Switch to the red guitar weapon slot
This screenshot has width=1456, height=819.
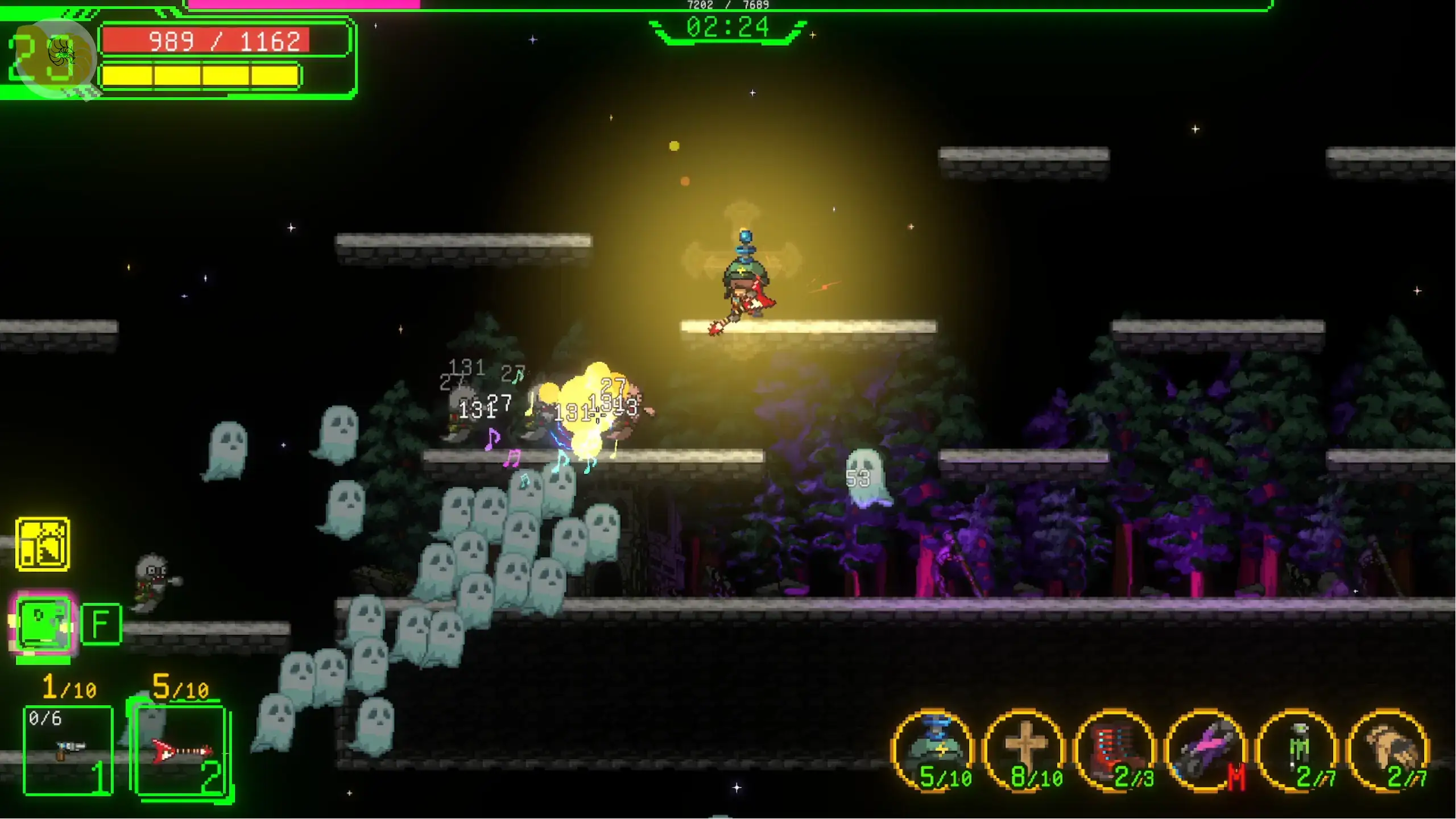coord(181,751)
